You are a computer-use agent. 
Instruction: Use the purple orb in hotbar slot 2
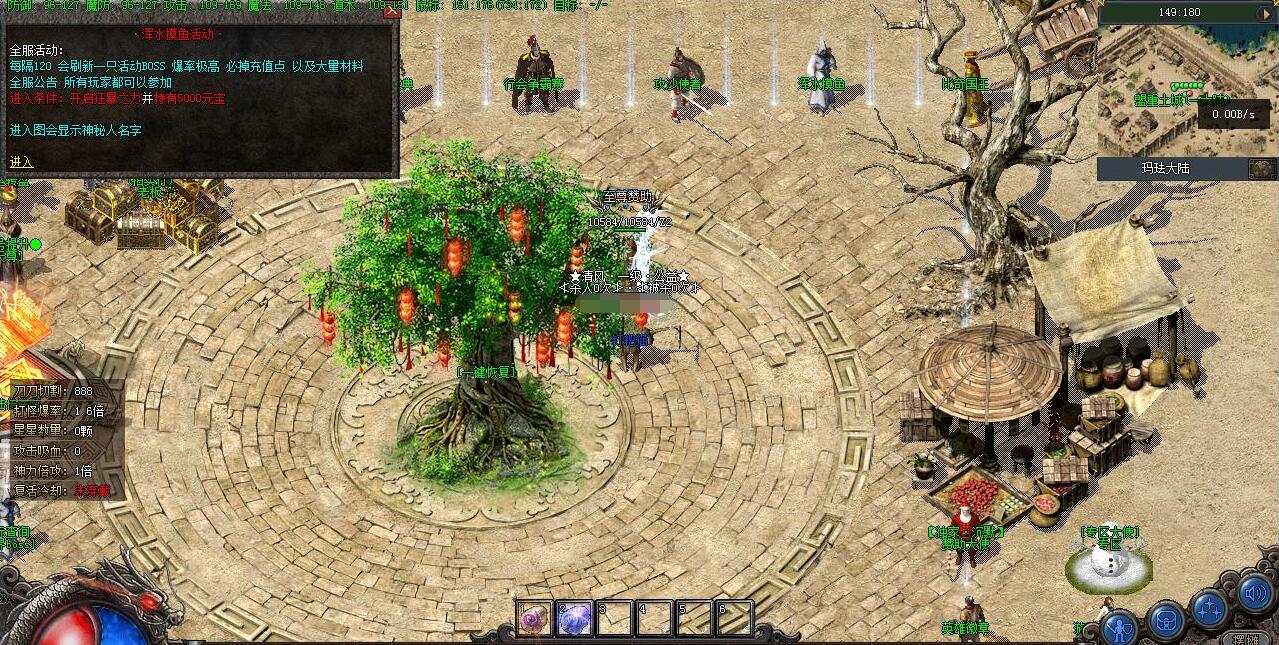(x=575, y=619)
